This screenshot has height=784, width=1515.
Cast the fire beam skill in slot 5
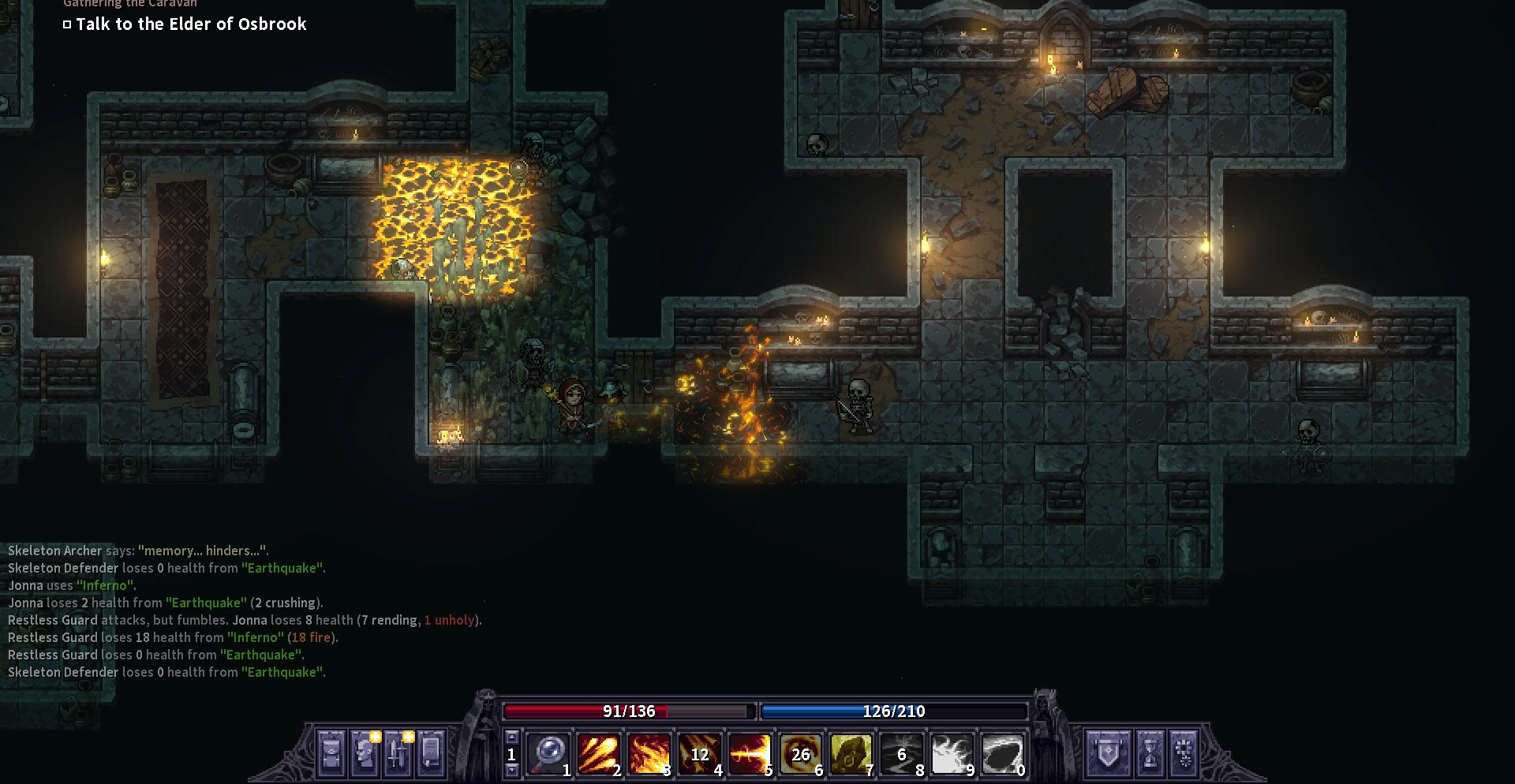750,753
